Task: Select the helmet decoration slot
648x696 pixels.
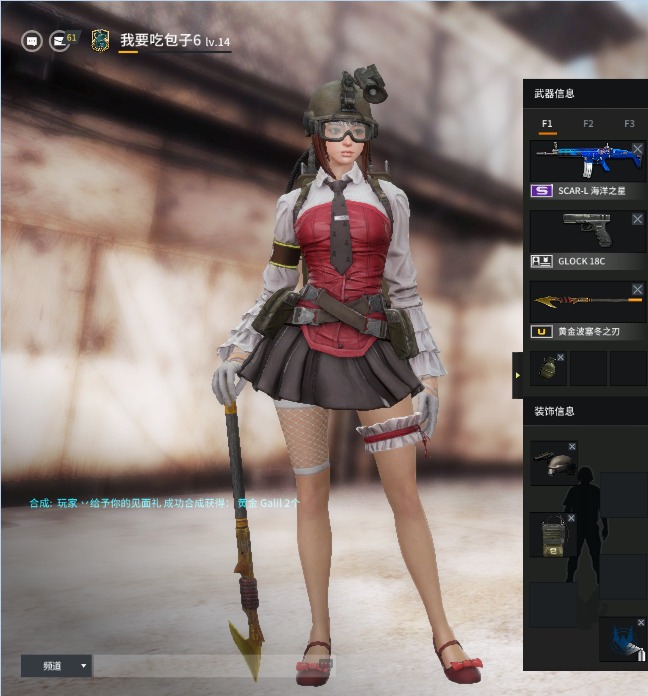Action: pos(552,463)
